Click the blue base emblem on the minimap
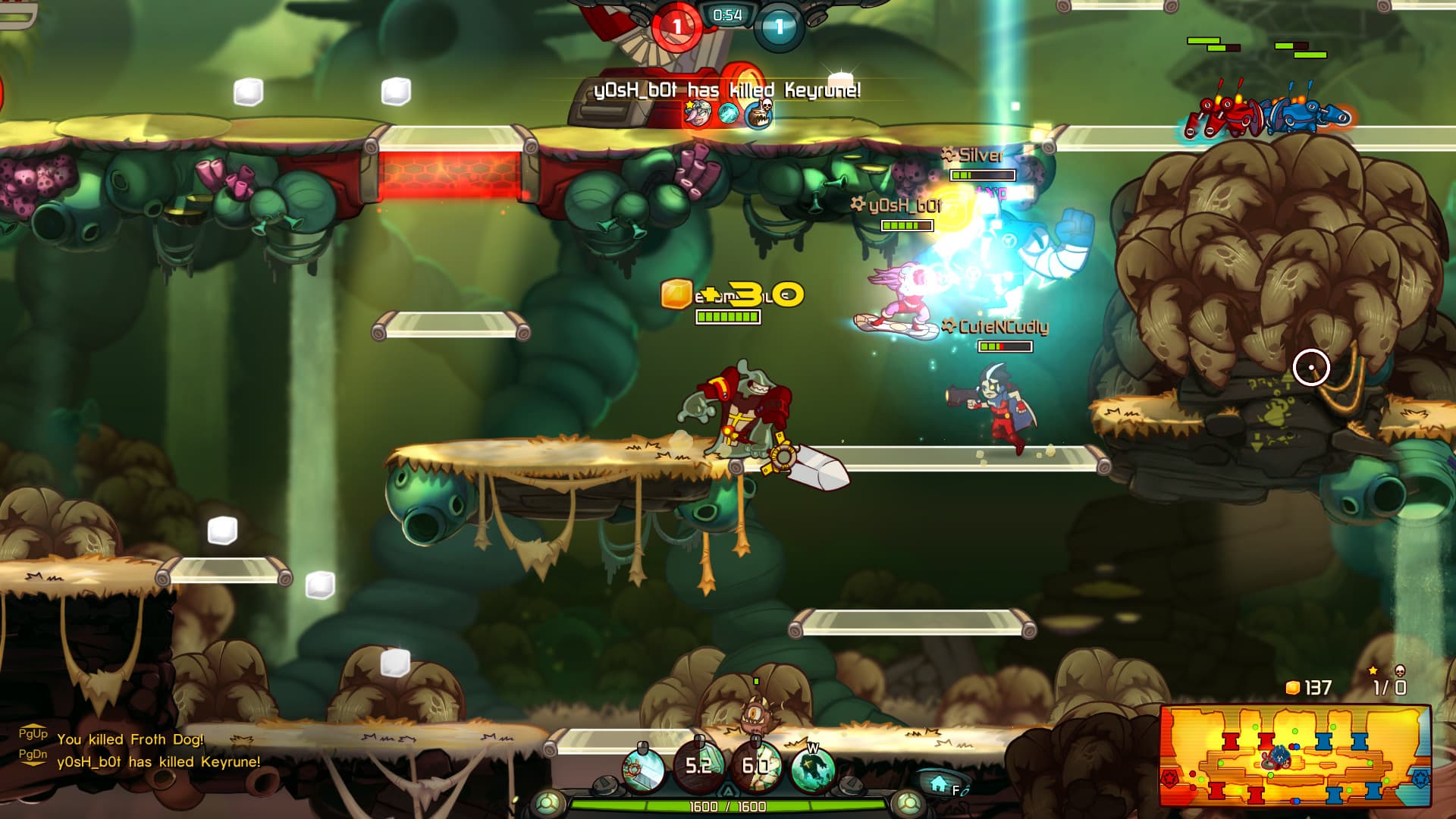The width and height of the screenshot is (1456, 819). coord(1420,778)
